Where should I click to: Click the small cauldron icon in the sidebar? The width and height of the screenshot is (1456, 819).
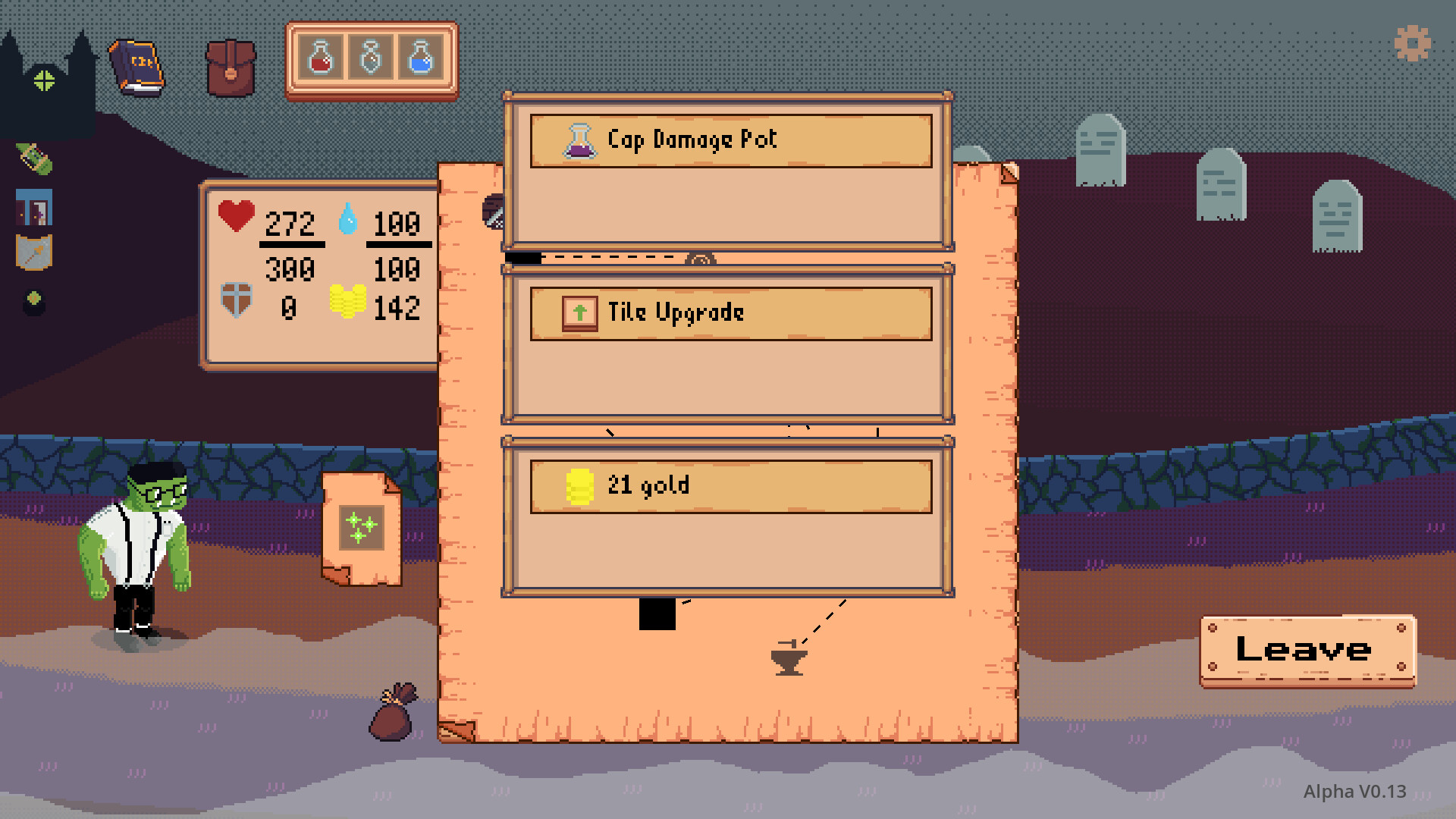(33, 300)
